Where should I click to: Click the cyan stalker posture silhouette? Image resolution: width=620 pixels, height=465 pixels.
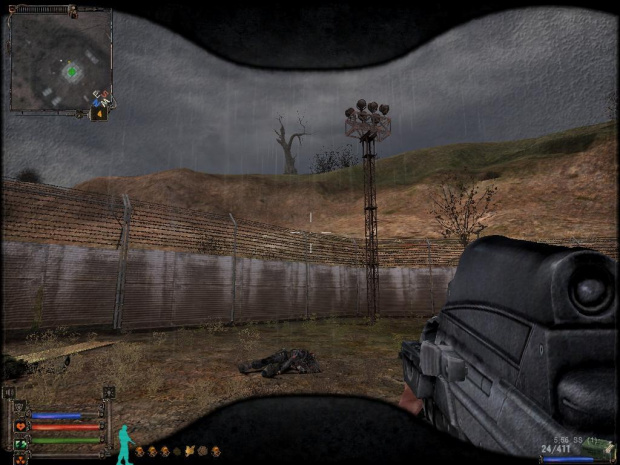[124, 445]
